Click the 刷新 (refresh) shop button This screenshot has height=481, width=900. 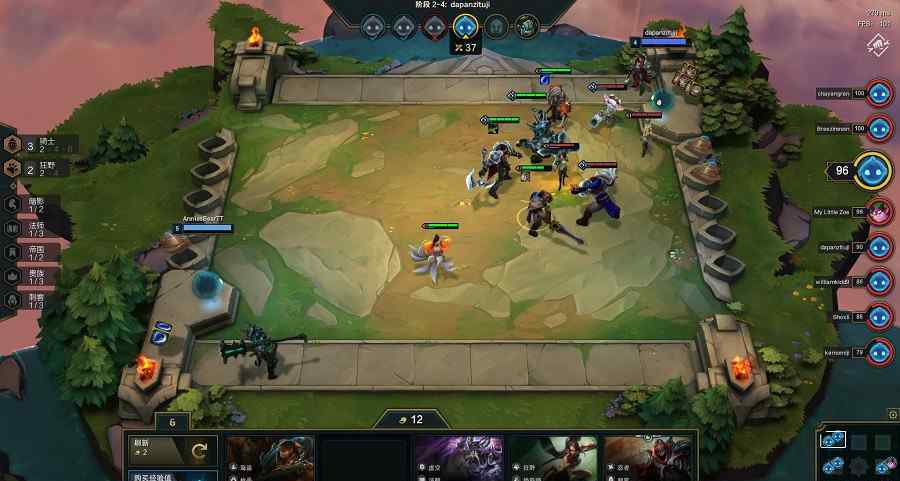tap(172, 451)
